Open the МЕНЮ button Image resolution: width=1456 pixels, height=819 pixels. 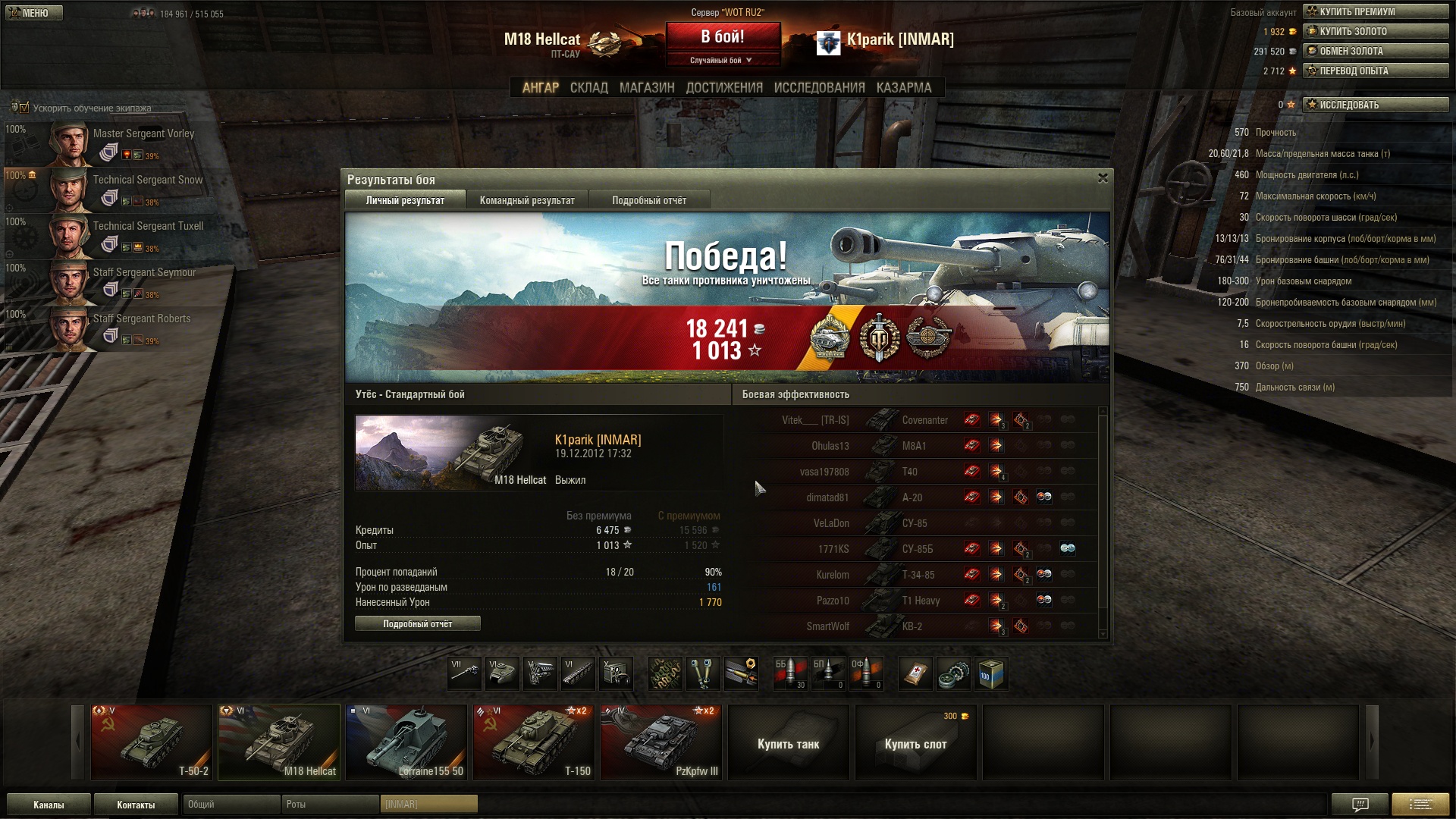pos(34,13)
